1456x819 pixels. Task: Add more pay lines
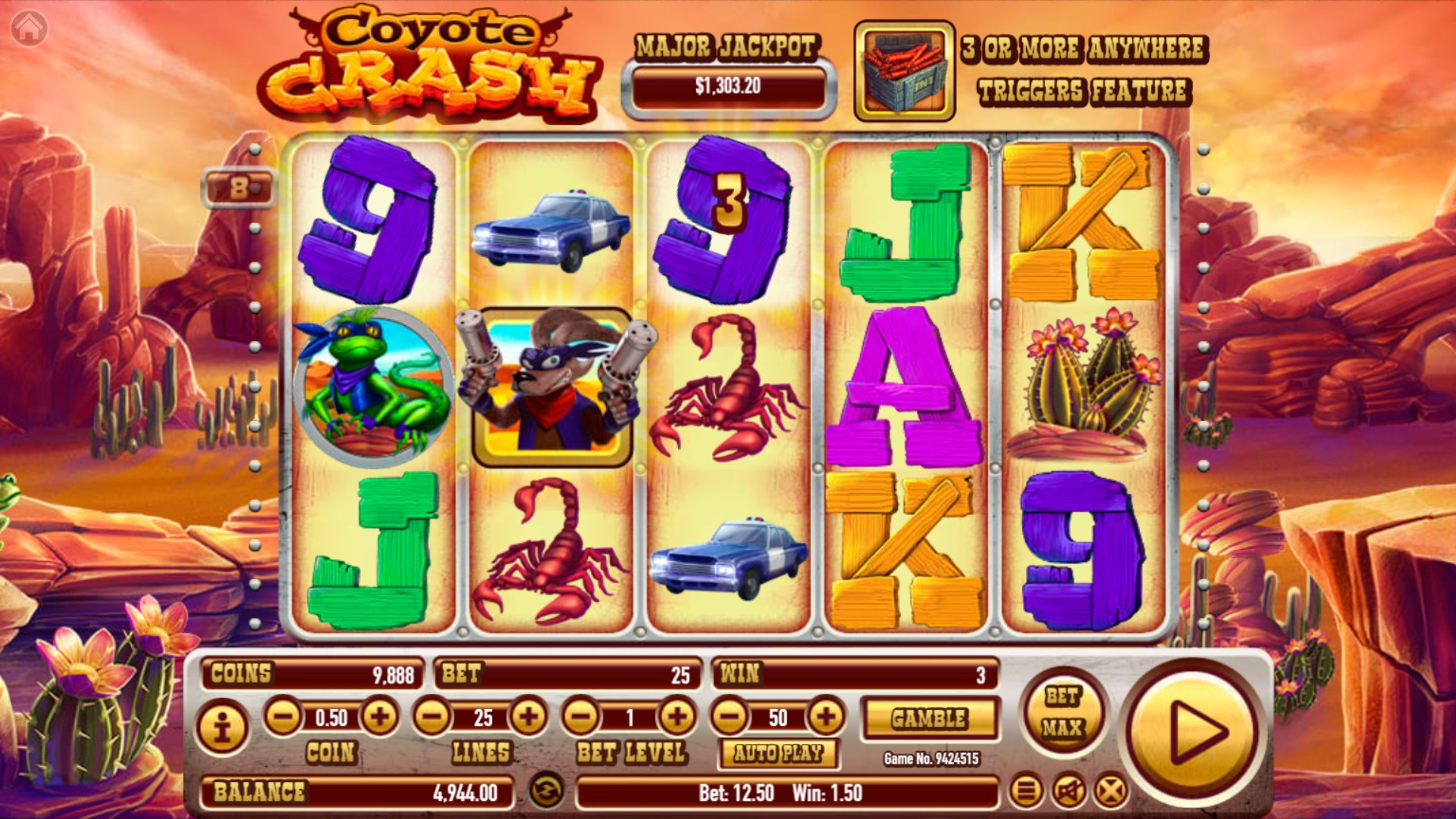[x=529, y=717]
